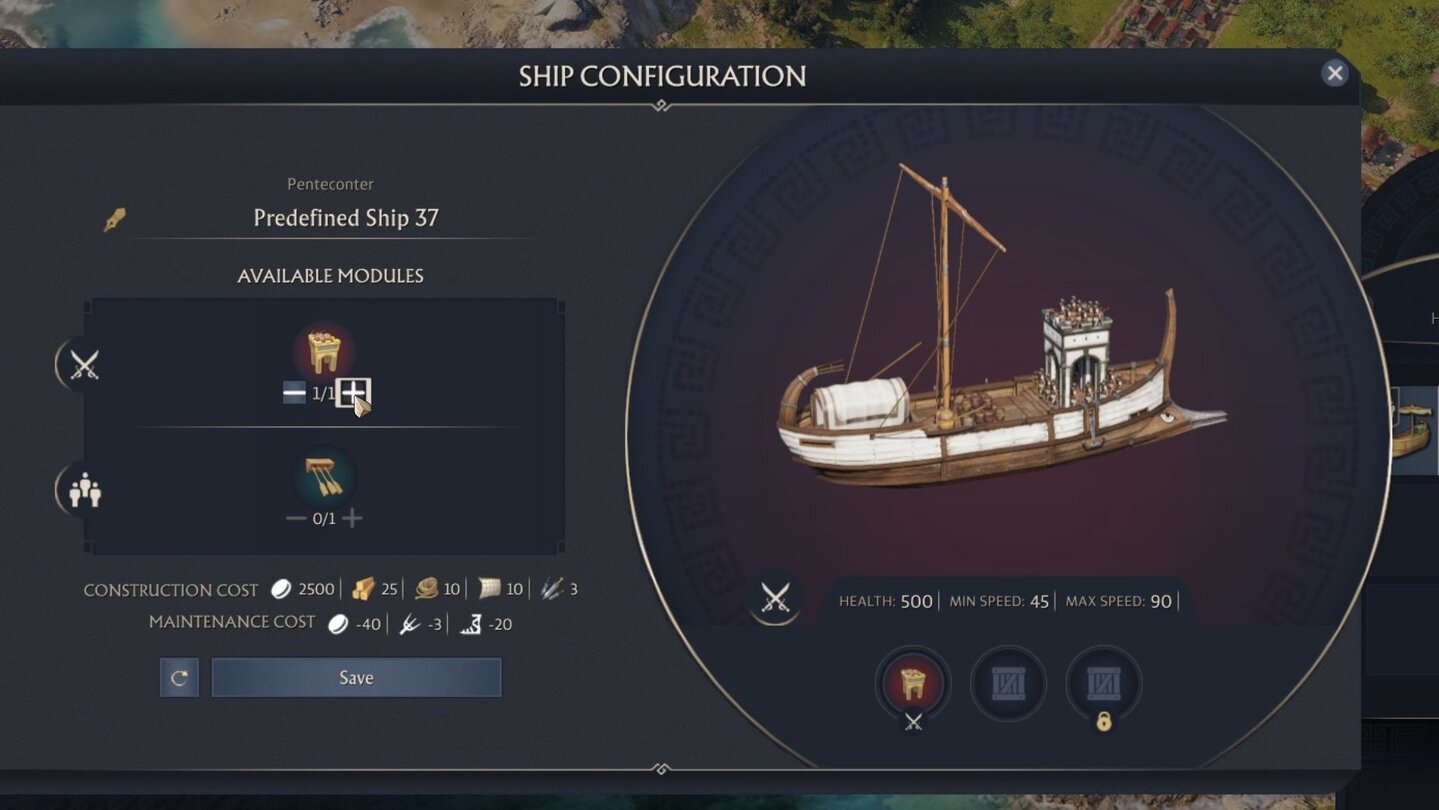This screenshot has height=810, width=1439.
Task: Save the ship configuration
Action: [356, 677]
